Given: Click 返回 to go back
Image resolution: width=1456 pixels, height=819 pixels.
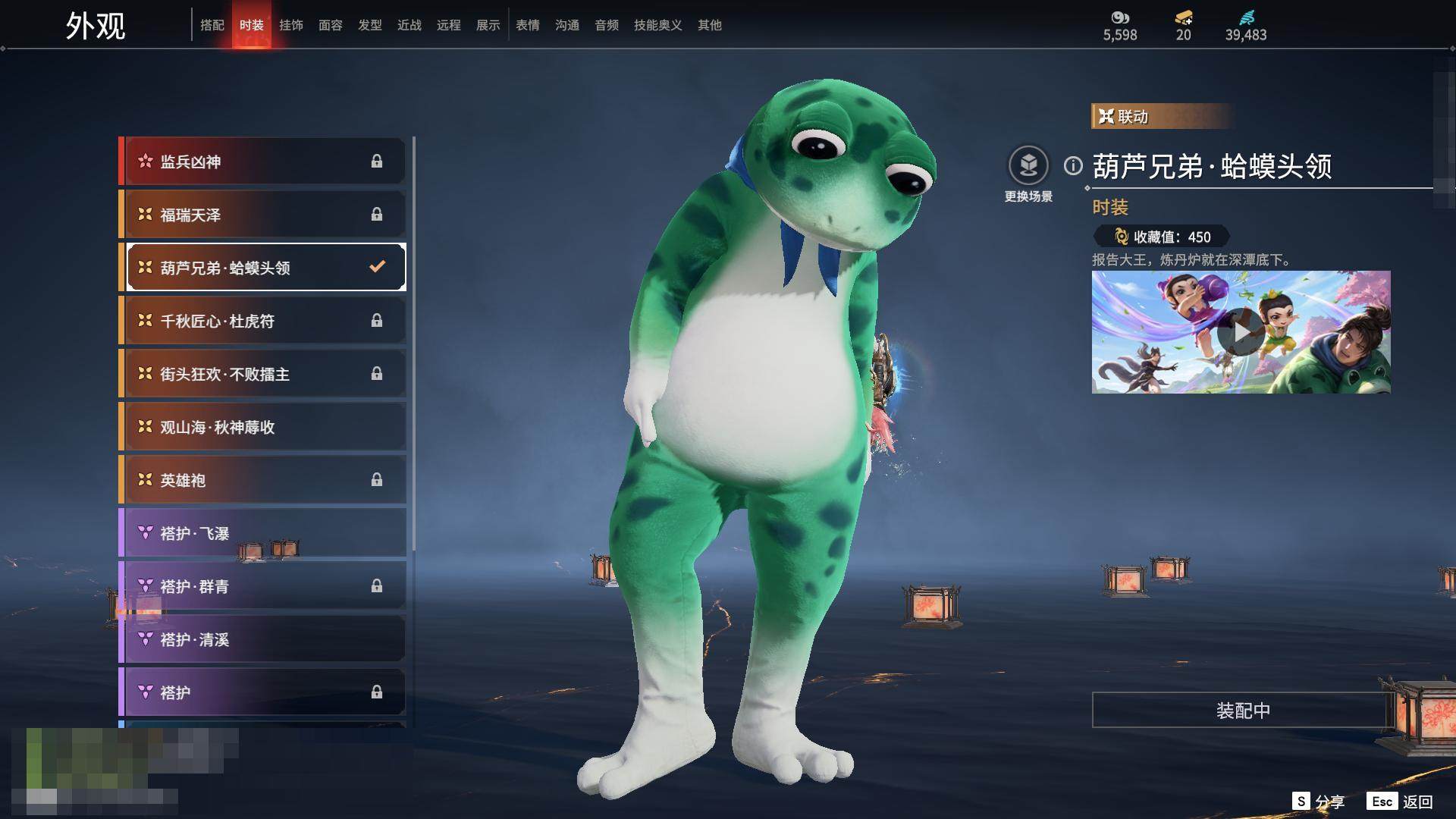Looking at the screenshot, I should coord(1401,802).
